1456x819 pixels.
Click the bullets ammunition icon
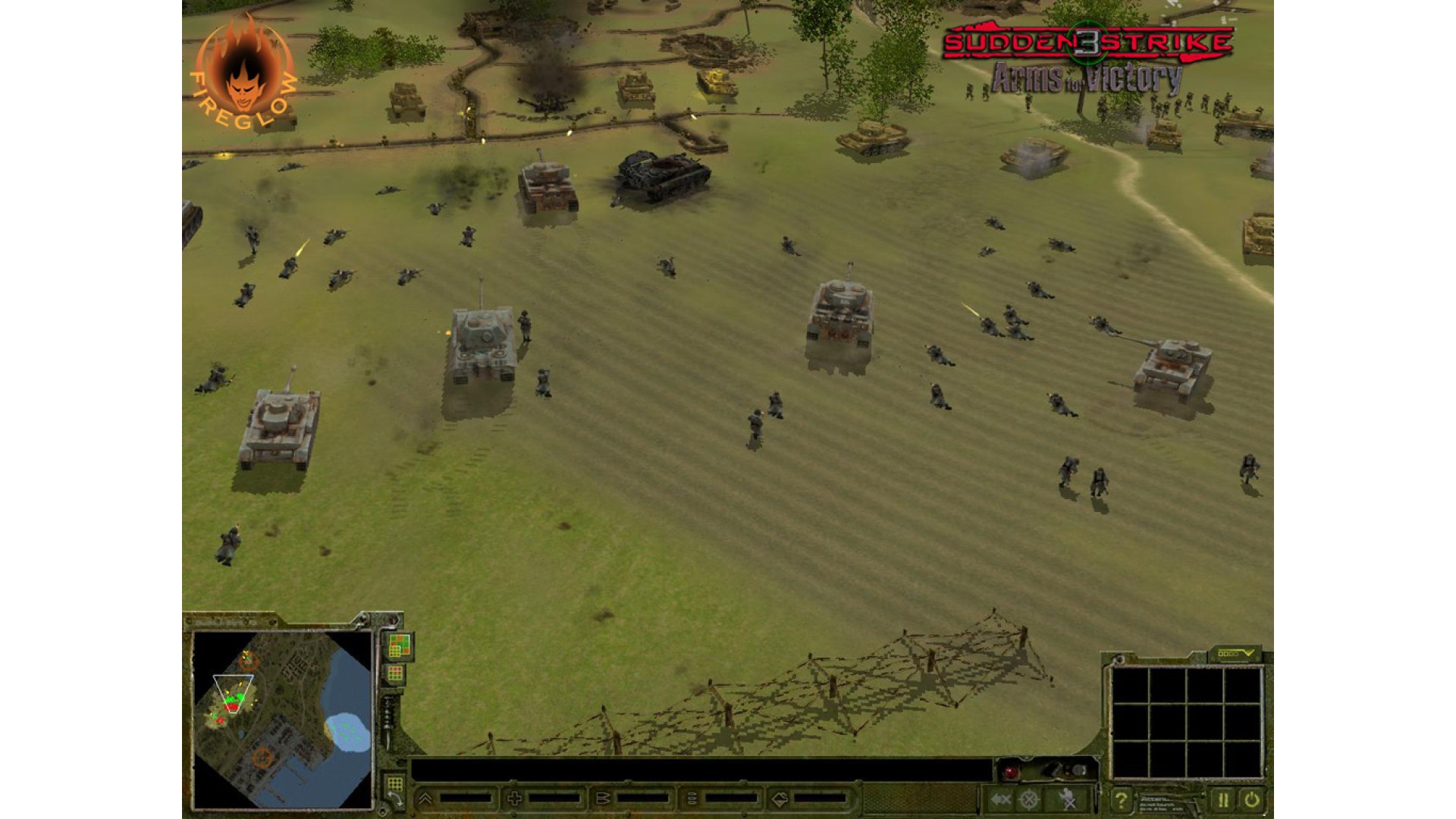coord(603,799)
